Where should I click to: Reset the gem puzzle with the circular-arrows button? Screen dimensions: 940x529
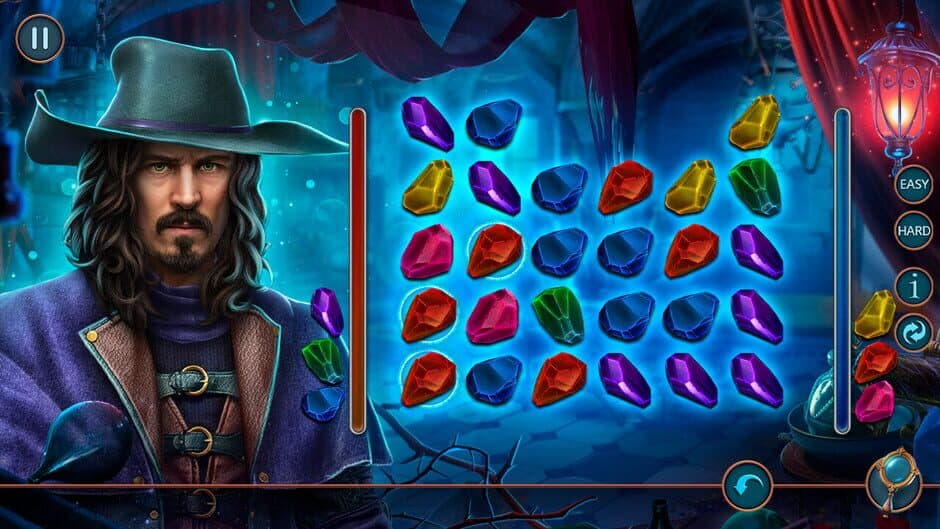(913, 333)
